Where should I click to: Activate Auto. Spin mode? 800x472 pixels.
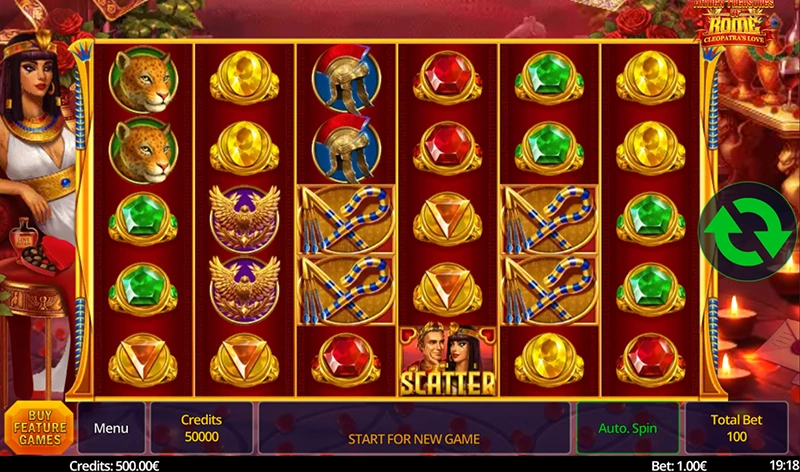[x=627, y=428]
